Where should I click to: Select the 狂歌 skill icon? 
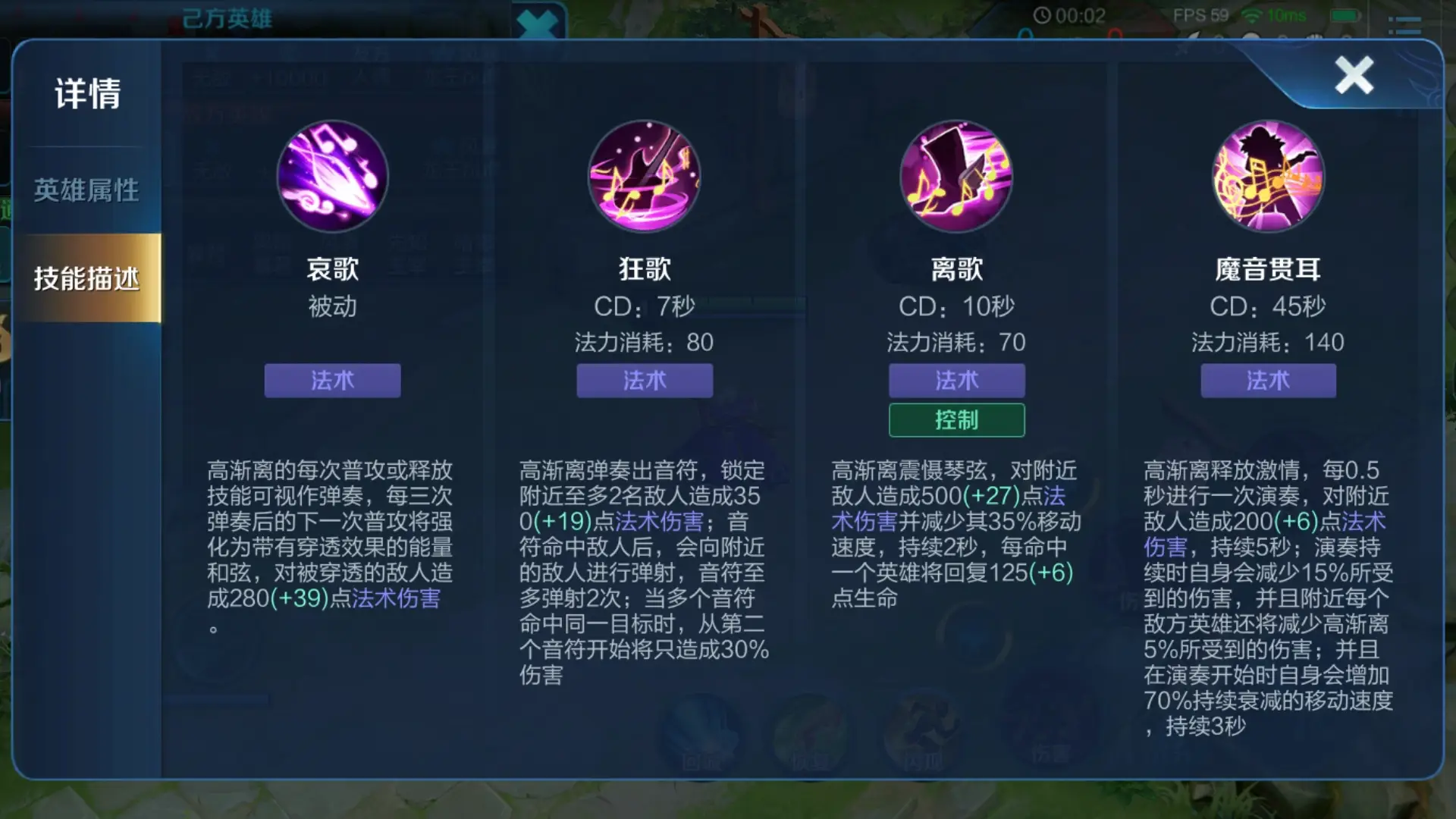[644, 177]
